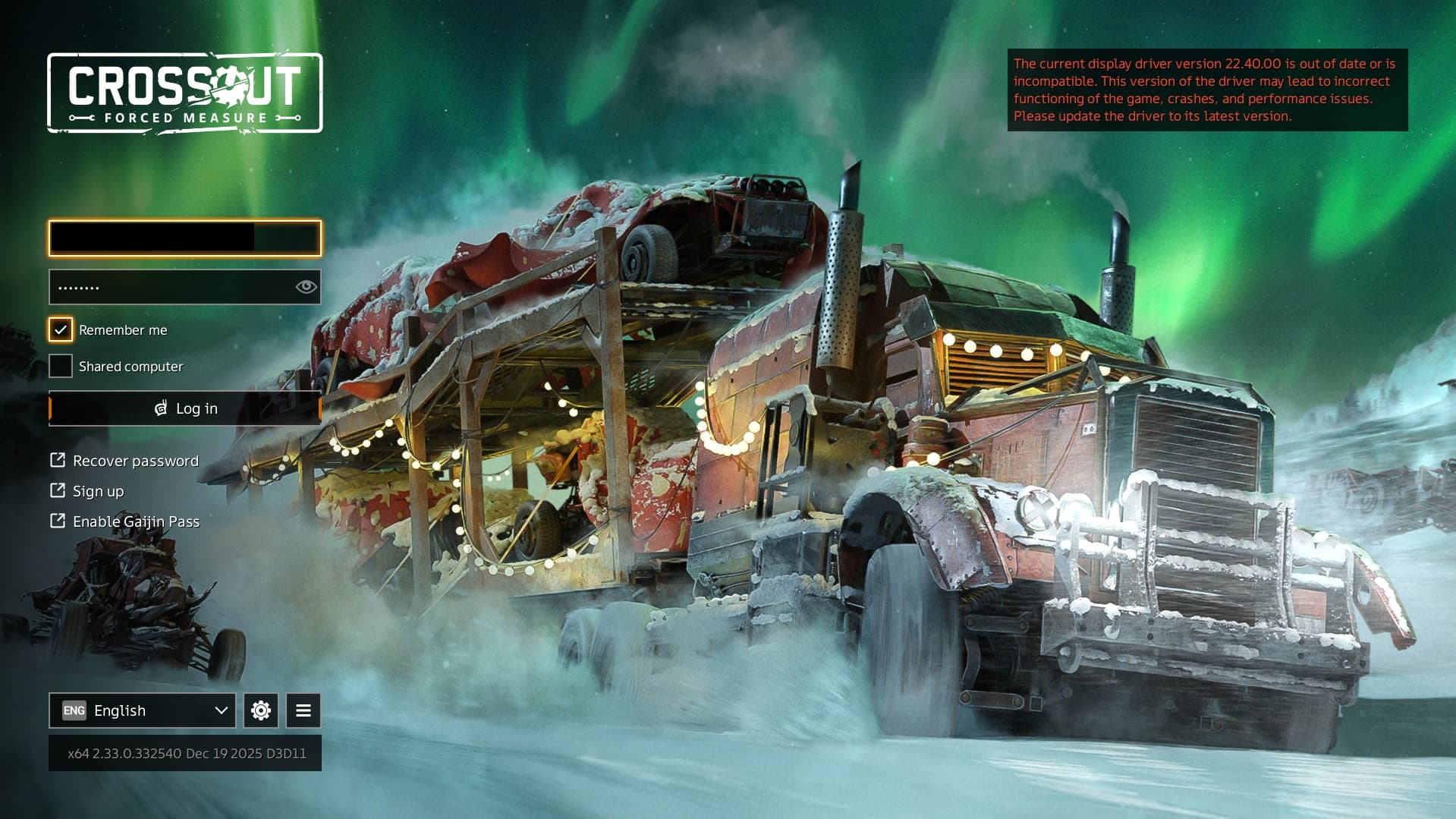Show password with the eye icon
Image resolution: width=1456 pixels, height=819 pixels.
click(306, 286)
